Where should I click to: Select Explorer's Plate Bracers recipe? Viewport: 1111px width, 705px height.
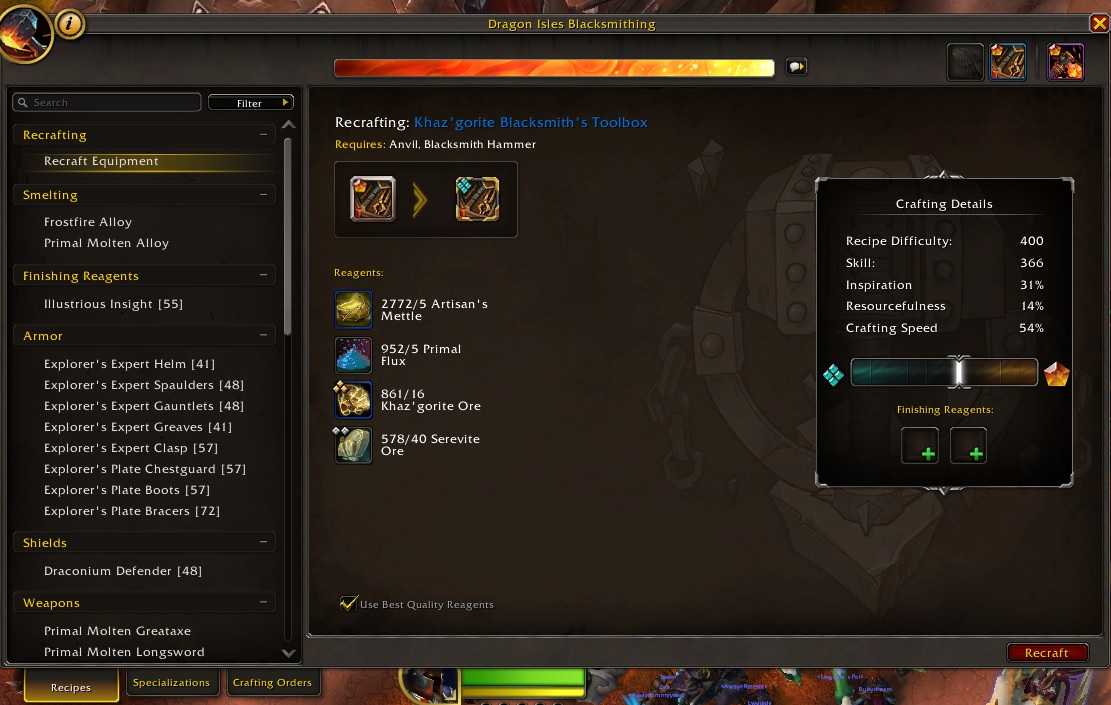[132, 511]
